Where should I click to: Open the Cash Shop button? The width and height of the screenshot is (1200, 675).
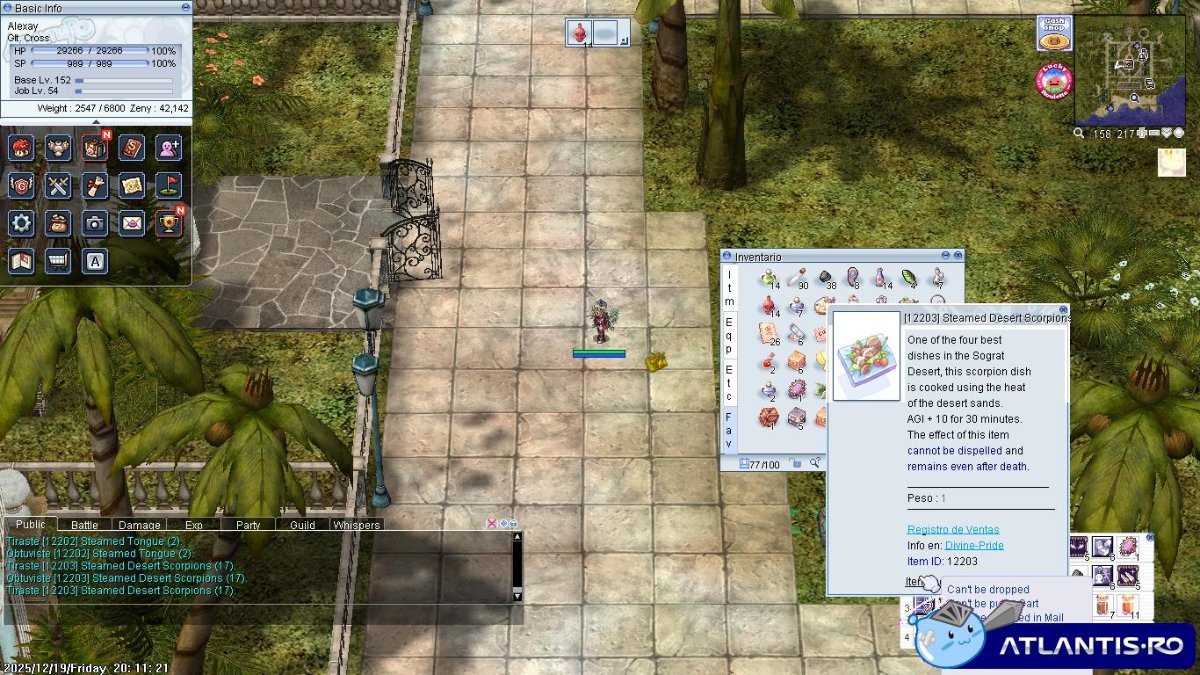[1053, 32]
